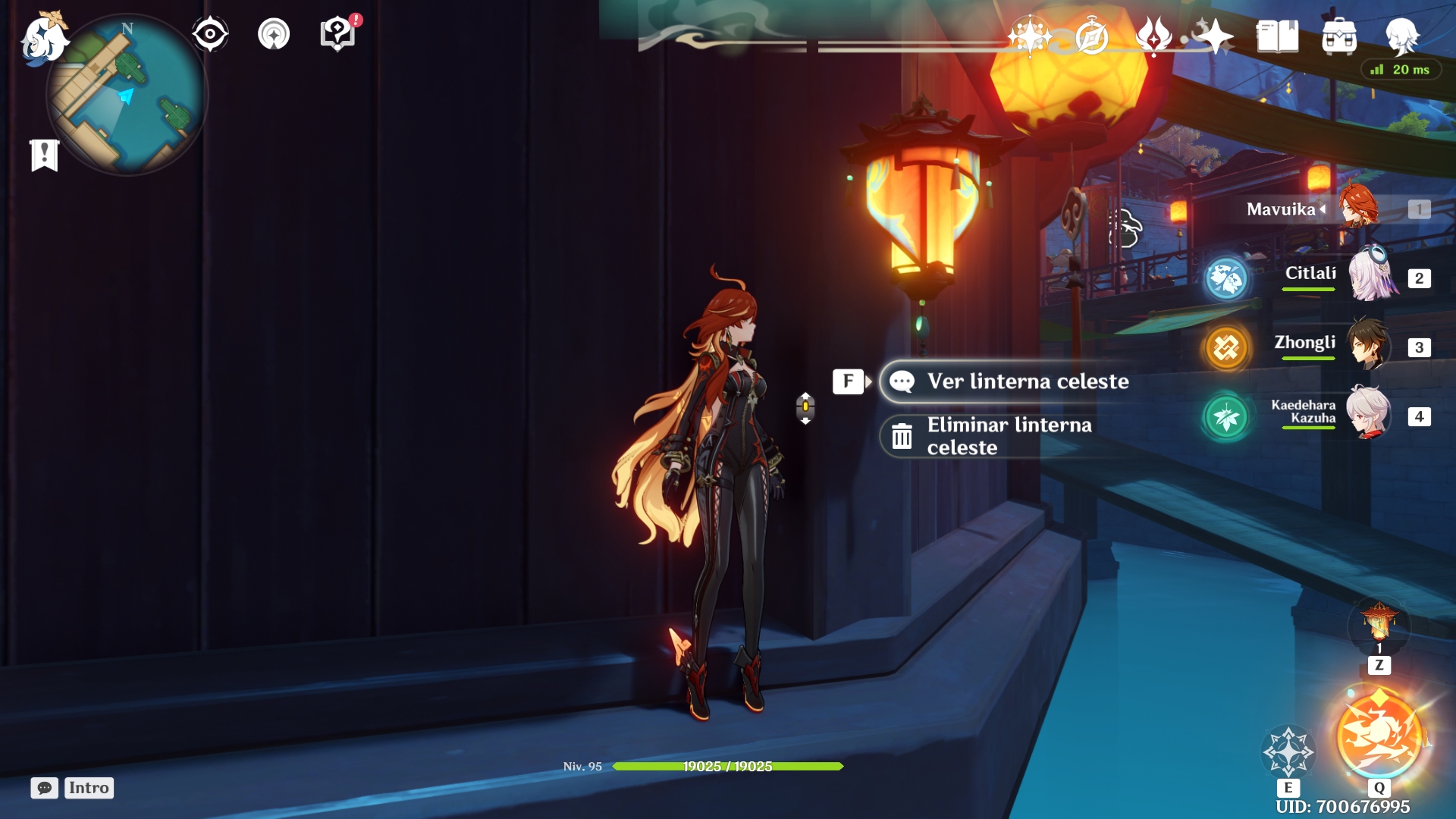This screenshot has height=819, width=1456.
Task: Activate the elemental skill icon
Action: click(1288, 751)
